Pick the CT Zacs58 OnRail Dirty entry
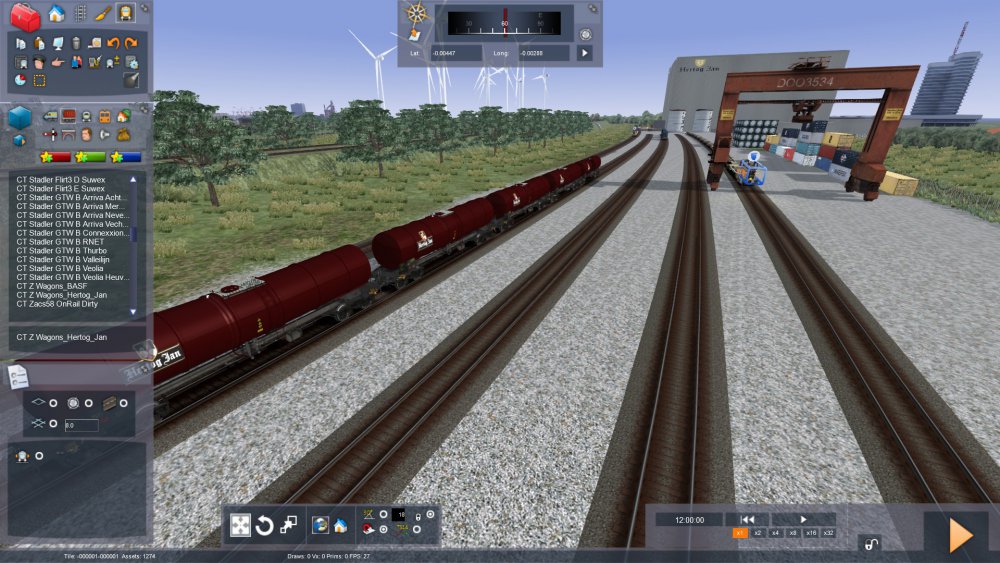Screen dimensions: 1000x563 tap(66, 303)
